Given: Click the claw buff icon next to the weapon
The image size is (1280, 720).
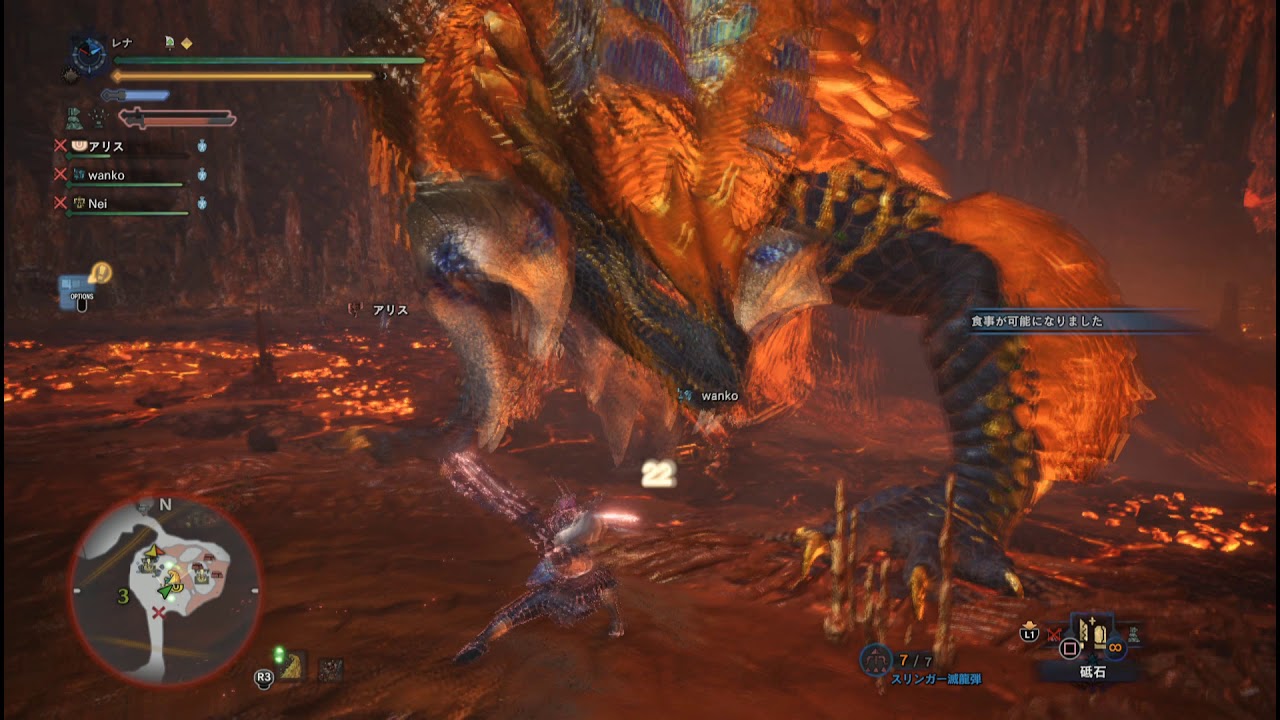Looking at the screenshot, I should click(97, 116).
